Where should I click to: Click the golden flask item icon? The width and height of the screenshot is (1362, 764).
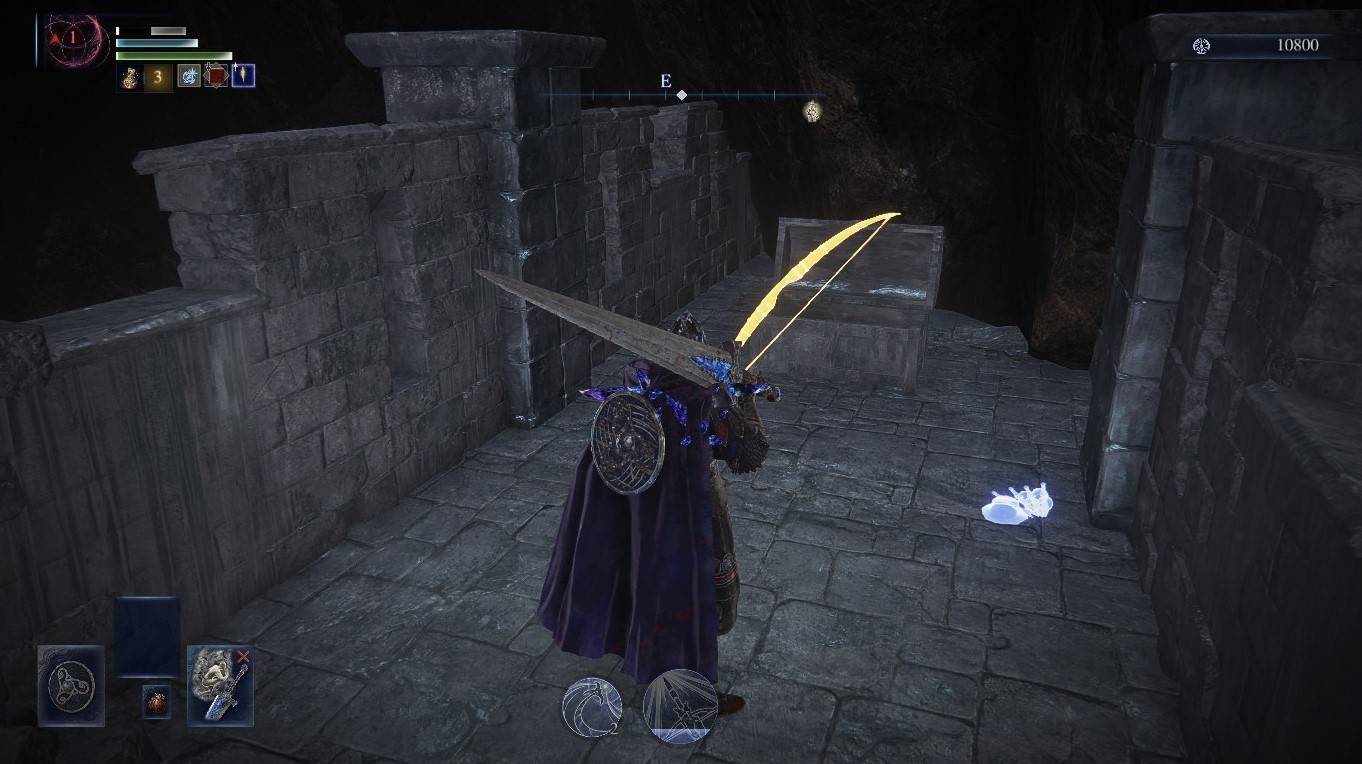(x=131, y=77)
